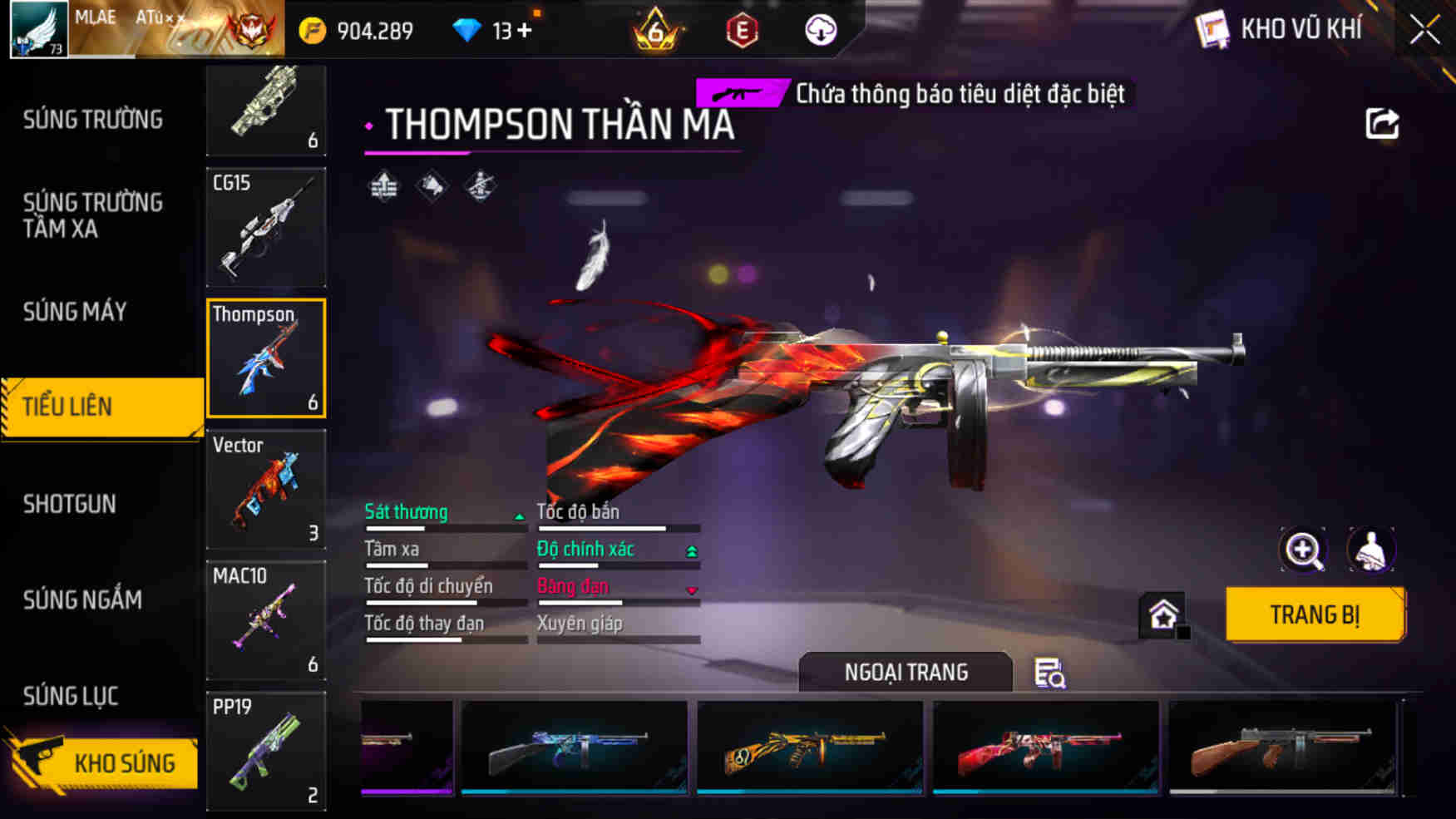Open character preview with weapon icon

(1372, 550)
